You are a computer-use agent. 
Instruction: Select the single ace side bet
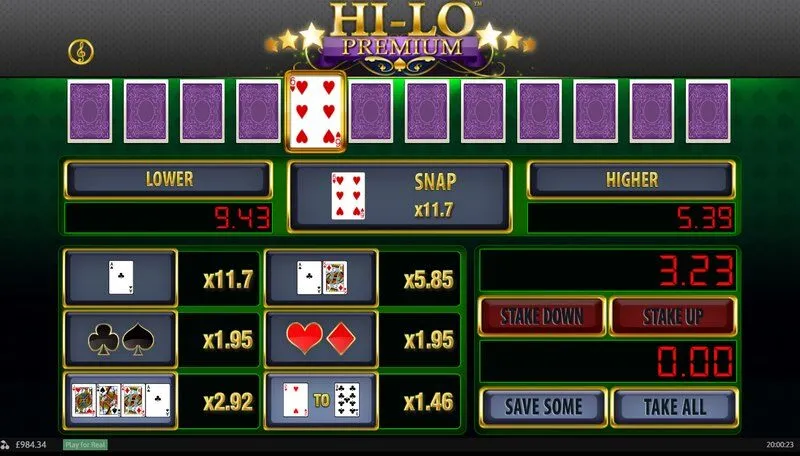[121, 277]
